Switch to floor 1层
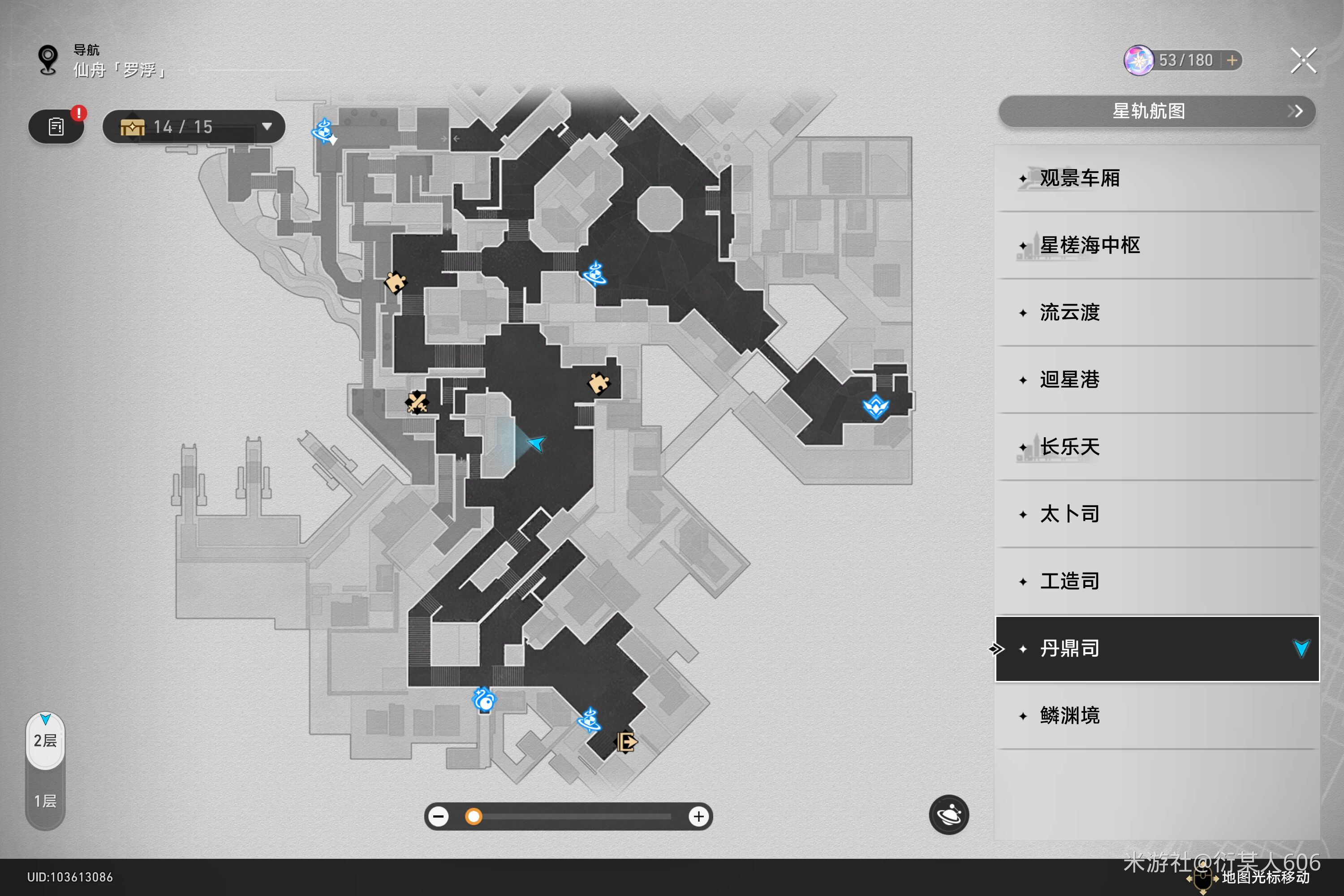The width and height of the screenshot is (1344, 896). (45, 801)
